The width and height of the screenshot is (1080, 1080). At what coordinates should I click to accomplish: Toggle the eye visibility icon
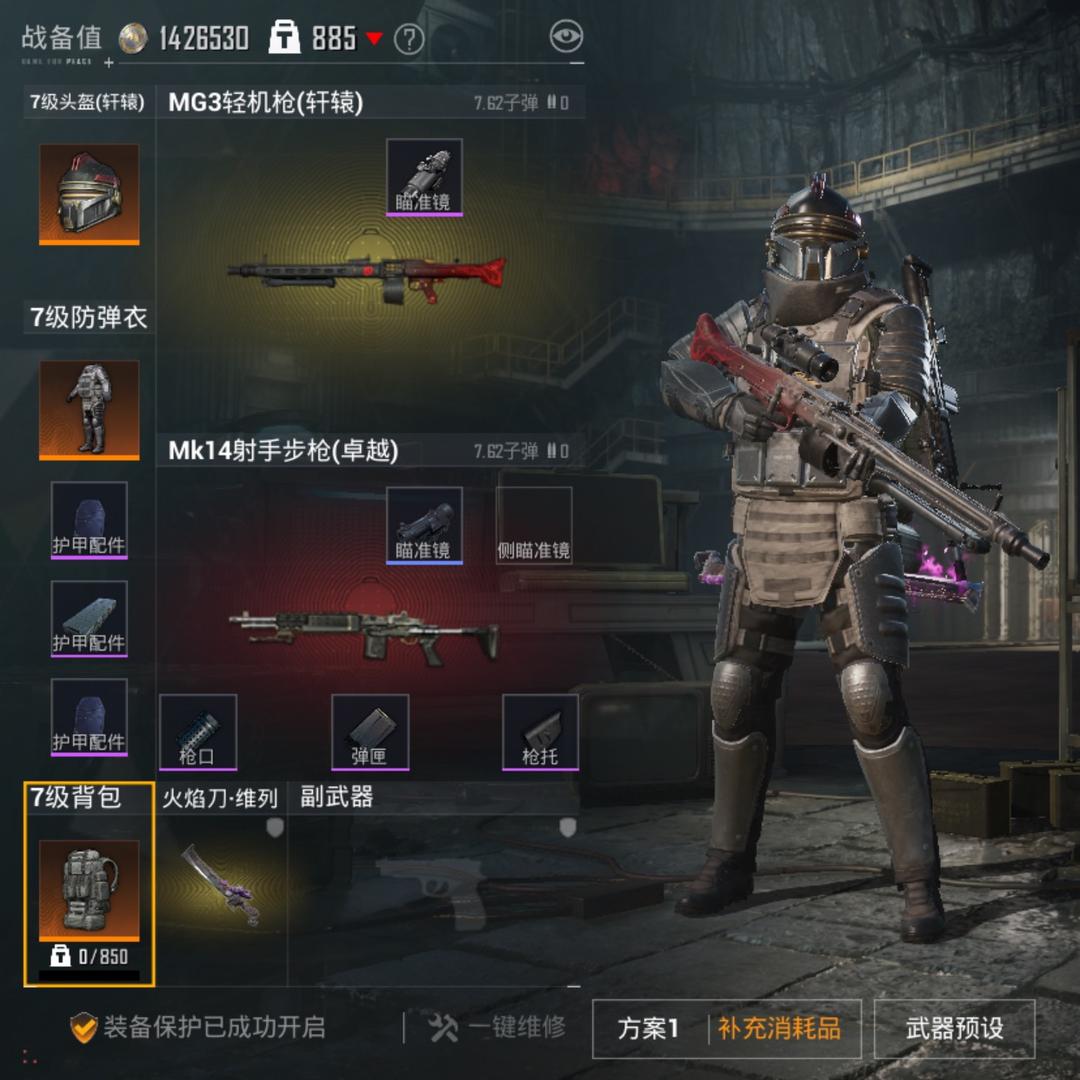(566, 37)
